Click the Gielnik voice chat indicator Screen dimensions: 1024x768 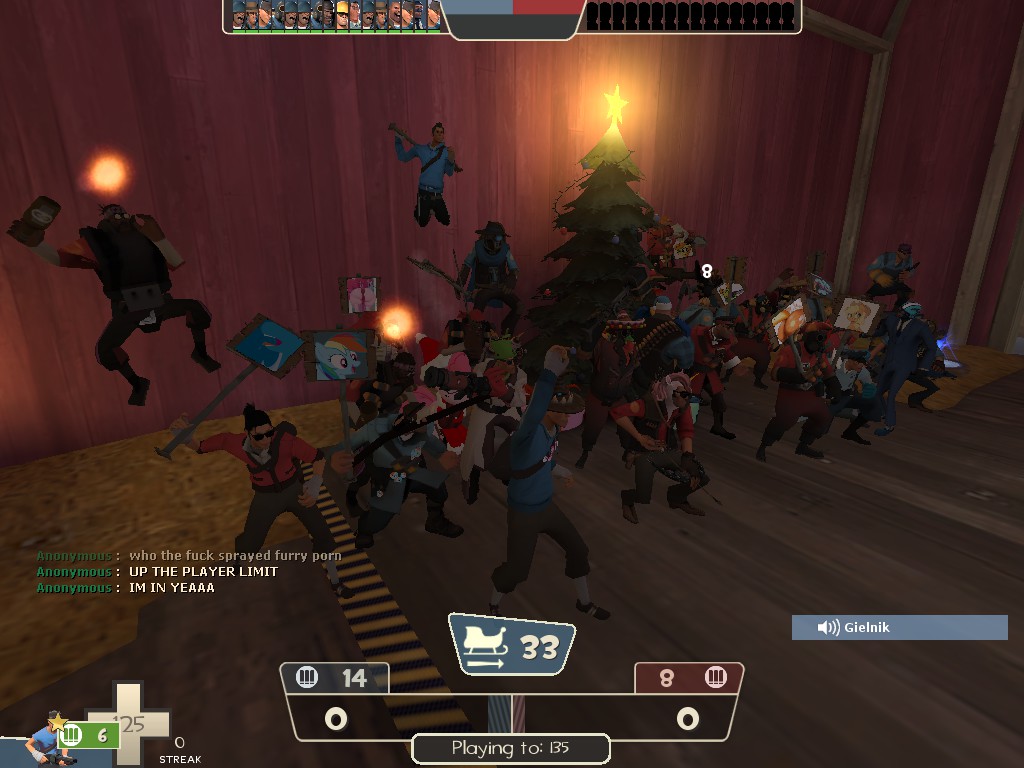pyautogui.click(x=899, y=627)
